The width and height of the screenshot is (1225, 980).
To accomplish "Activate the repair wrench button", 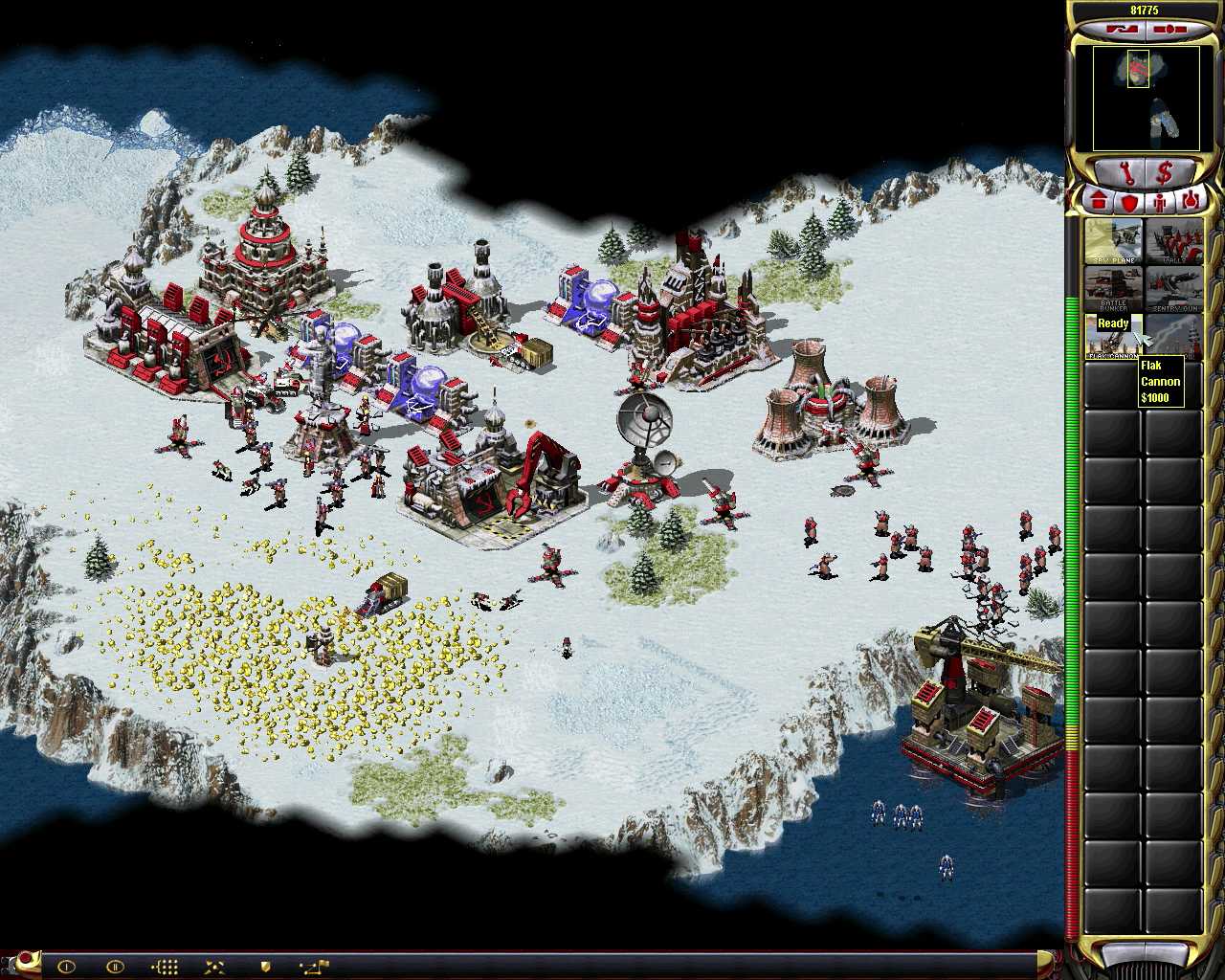I will coord(1125,175).
